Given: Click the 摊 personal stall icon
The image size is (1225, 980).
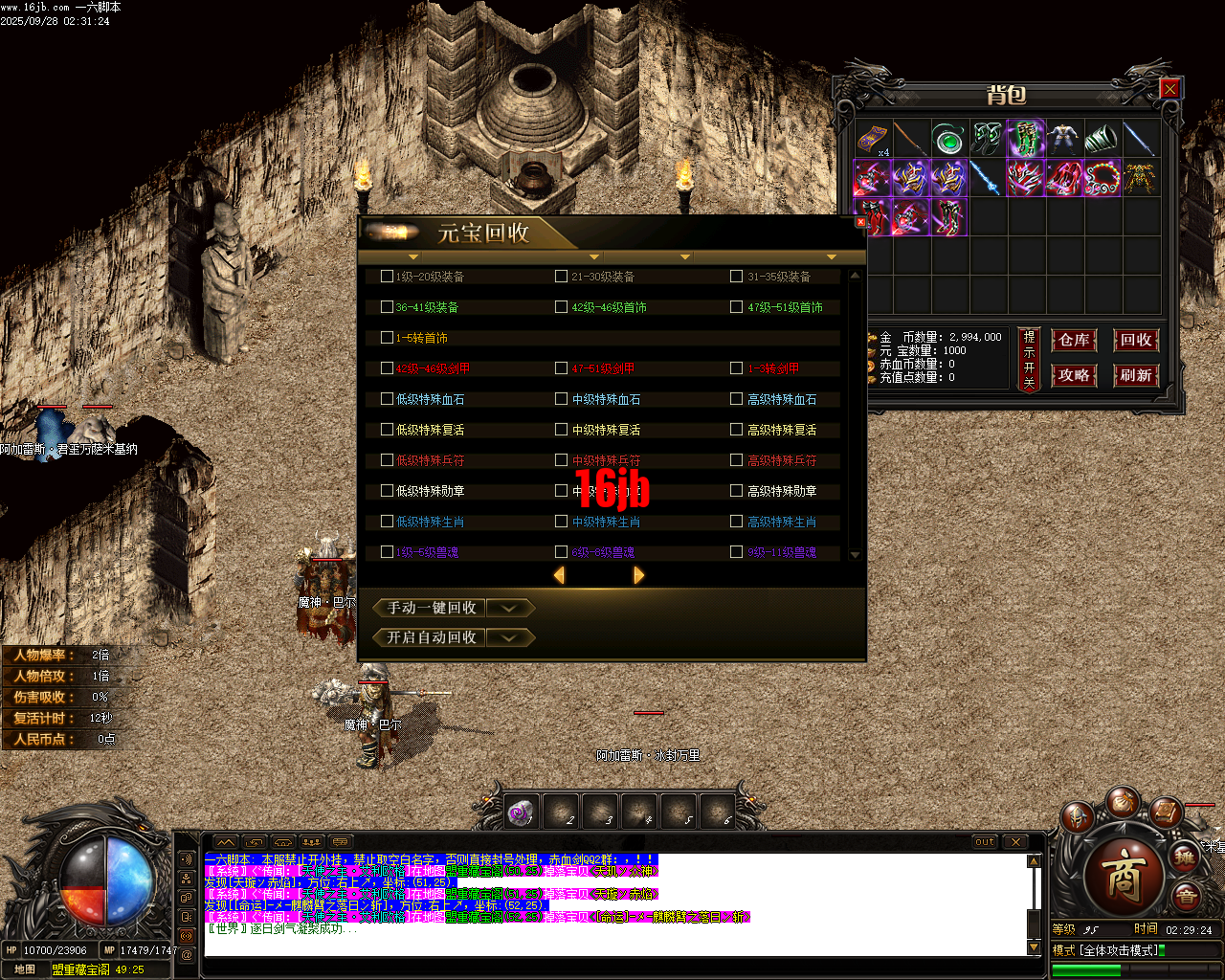Looking at the screenshot, I should pos(1185,858).
